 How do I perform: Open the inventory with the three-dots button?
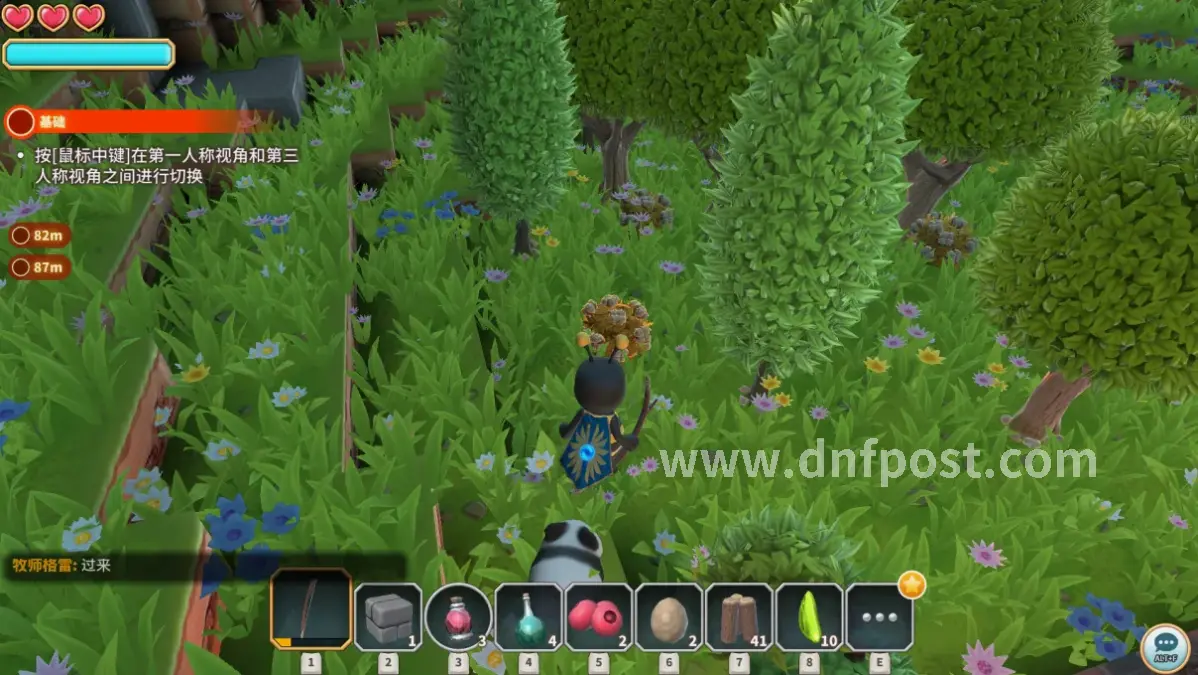pos(879,616)
